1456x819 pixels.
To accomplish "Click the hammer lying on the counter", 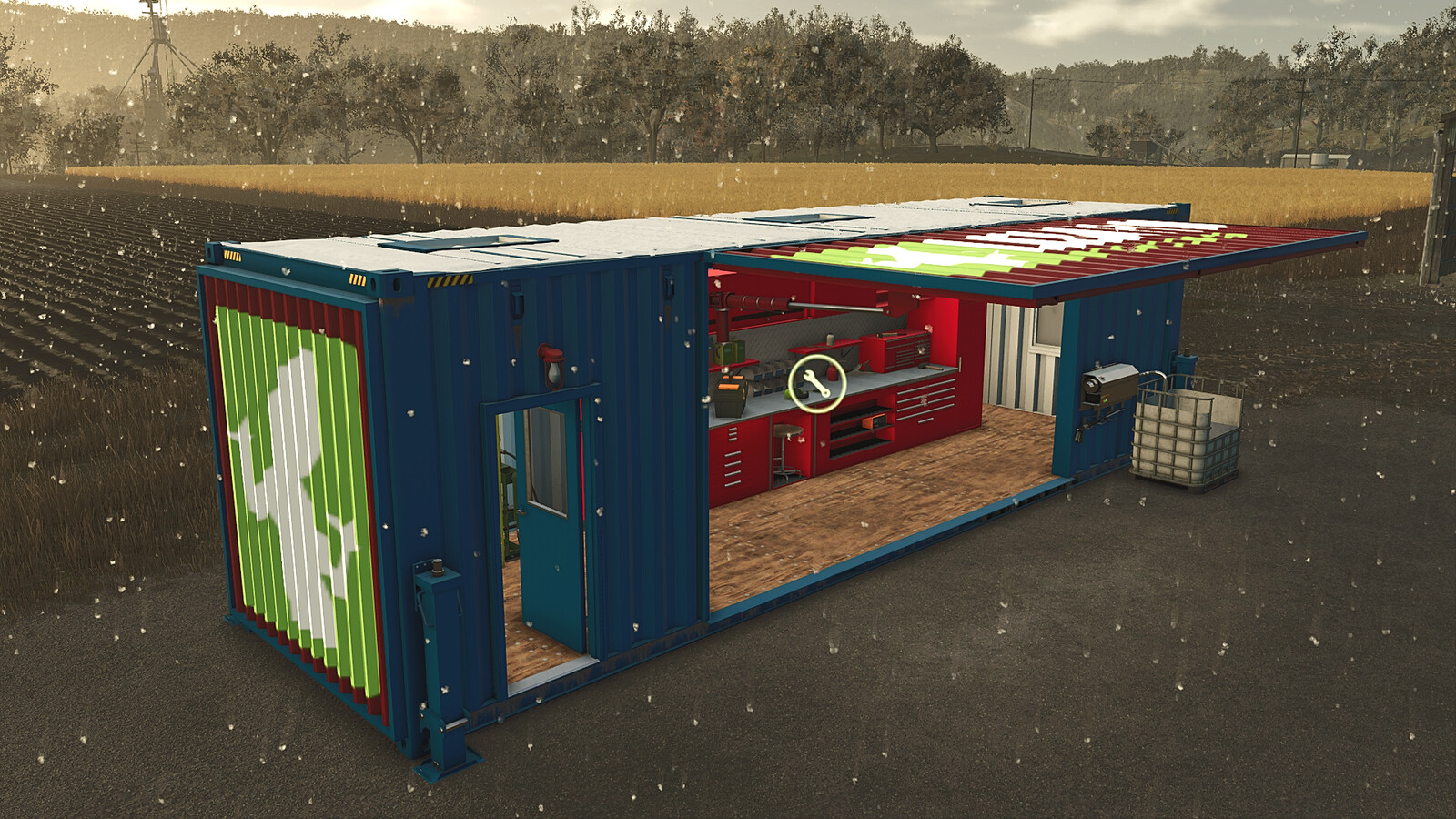I will click(x=931, y=367).
